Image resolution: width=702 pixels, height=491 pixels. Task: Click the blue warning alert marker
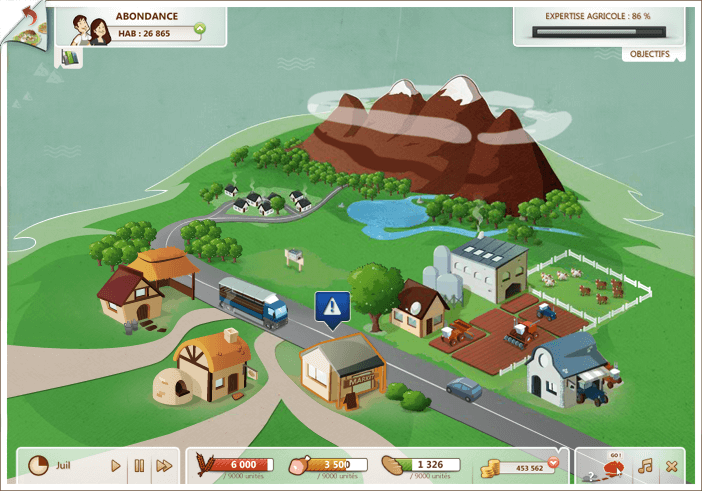pyautogui.click(x=333, y=308)
